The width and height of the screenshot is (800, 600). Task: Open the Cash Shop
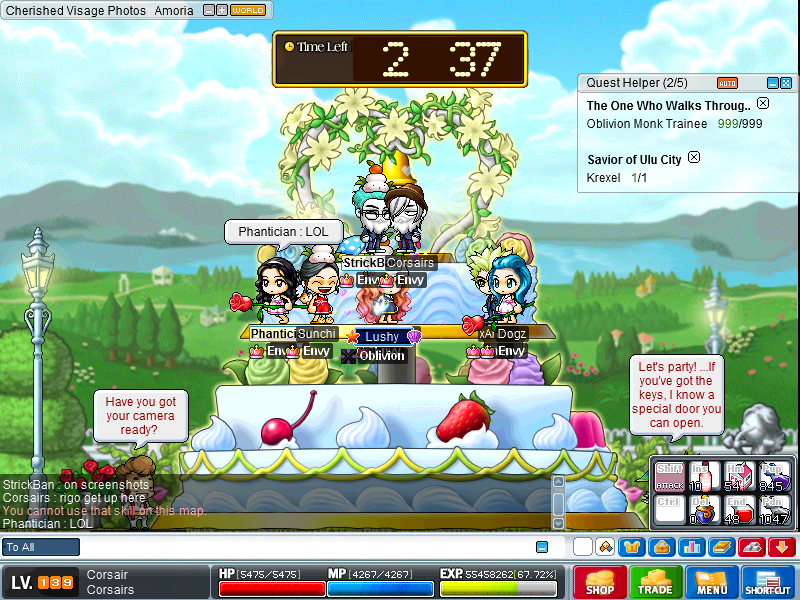(600, 582)
